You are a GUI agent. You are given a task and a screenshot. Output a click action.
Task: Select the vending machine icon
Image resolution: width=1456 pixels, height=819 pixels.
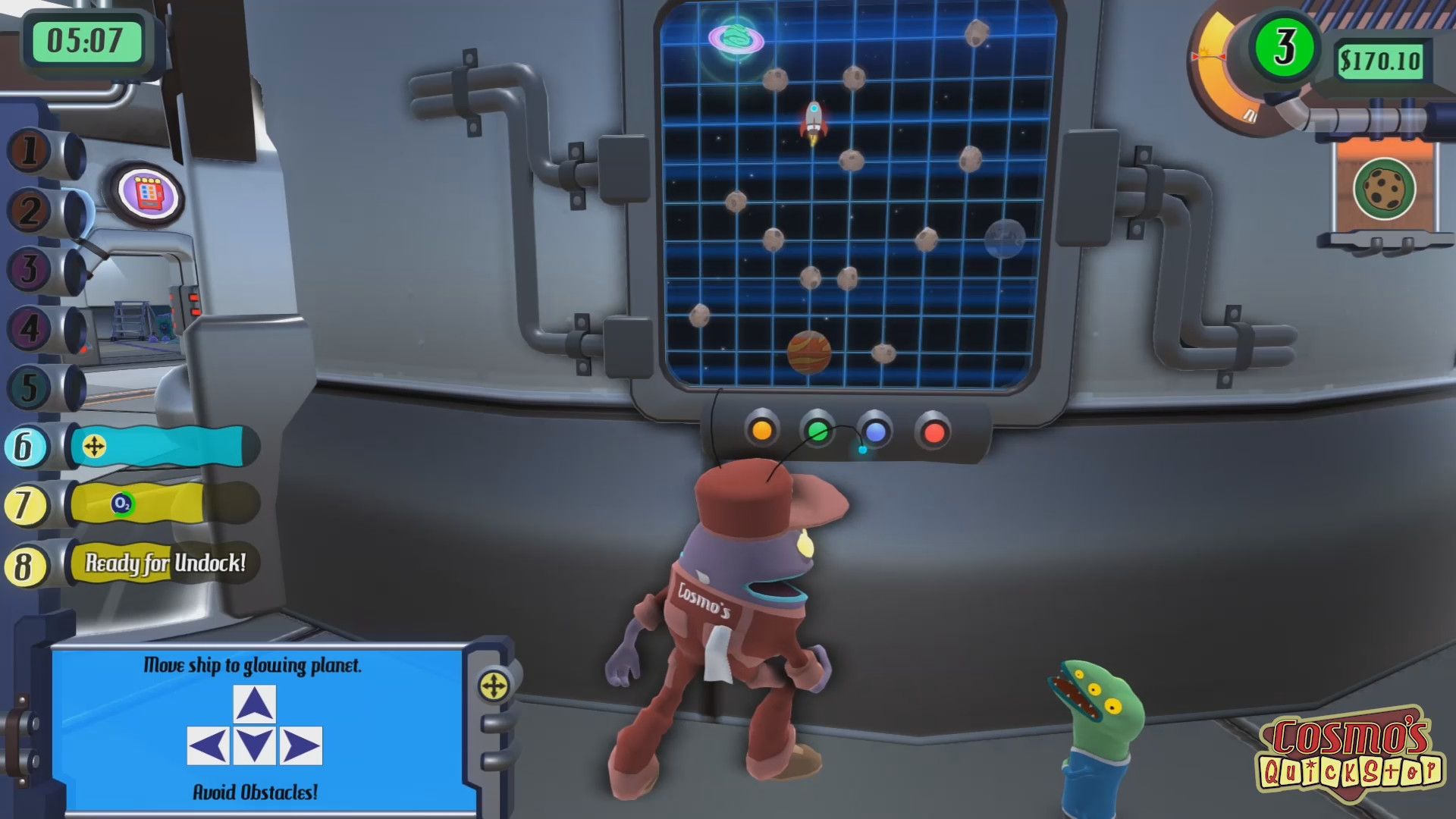point(149,194)
